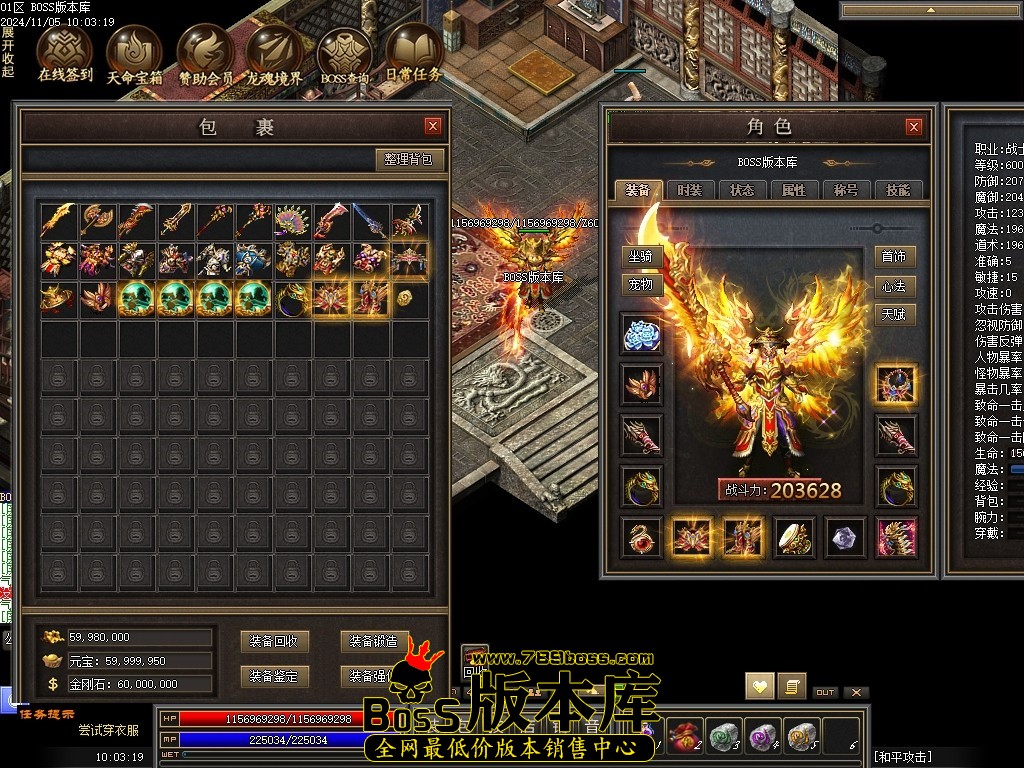Open the 日常任务 daily quests book

tap(413, 50)
